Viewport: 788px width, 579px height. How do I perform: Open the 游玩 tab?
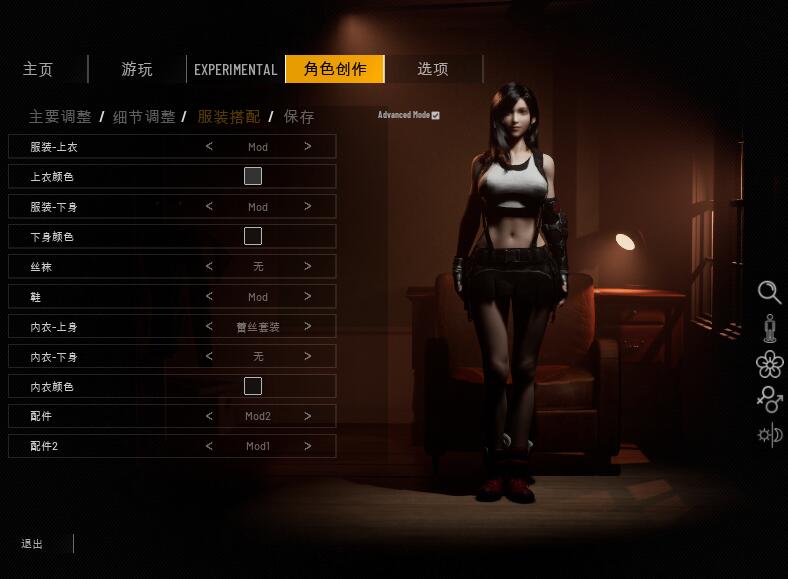click(137, 69)
